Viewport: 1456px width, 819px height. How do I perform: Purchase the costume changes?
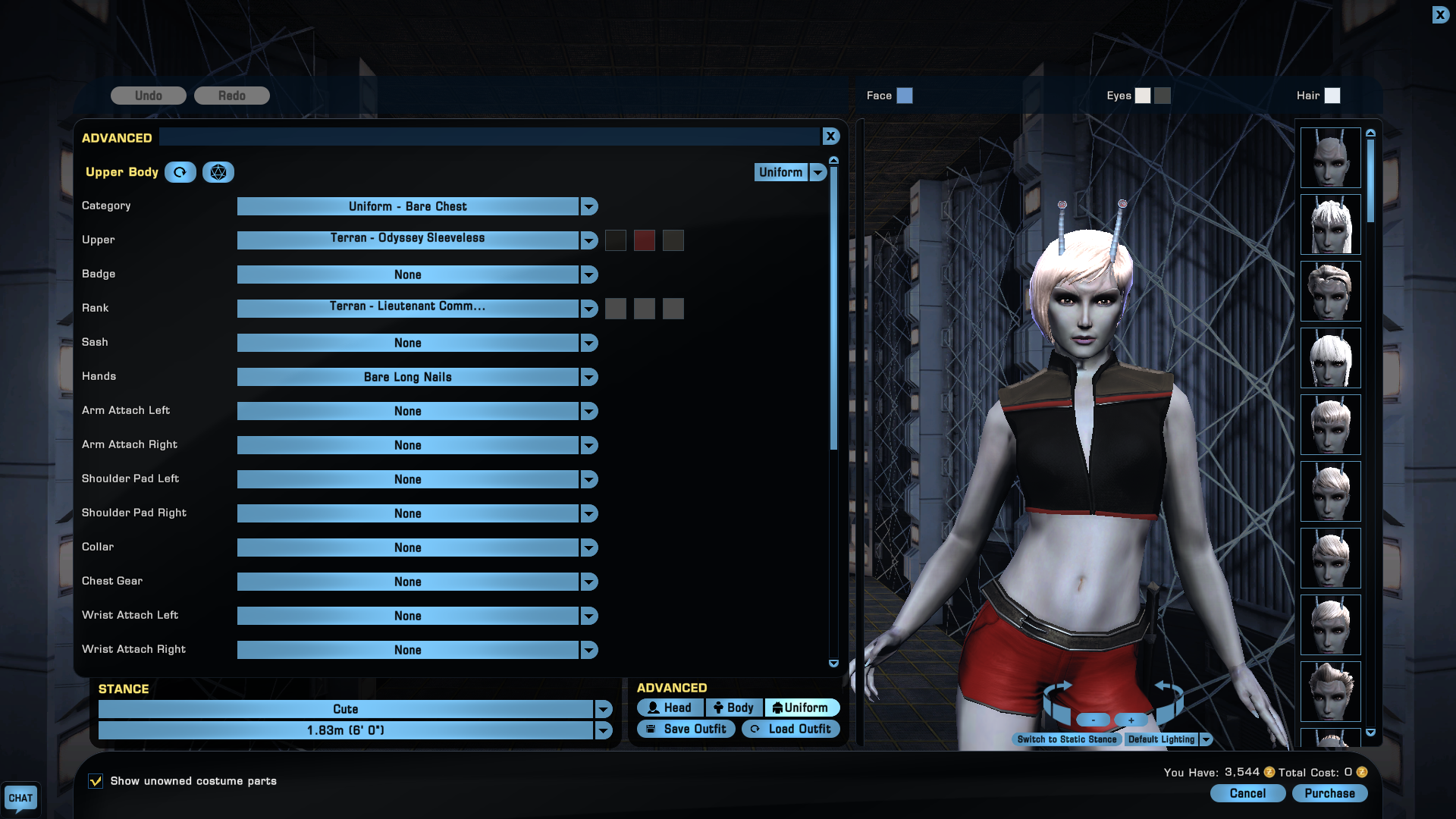1329,793
